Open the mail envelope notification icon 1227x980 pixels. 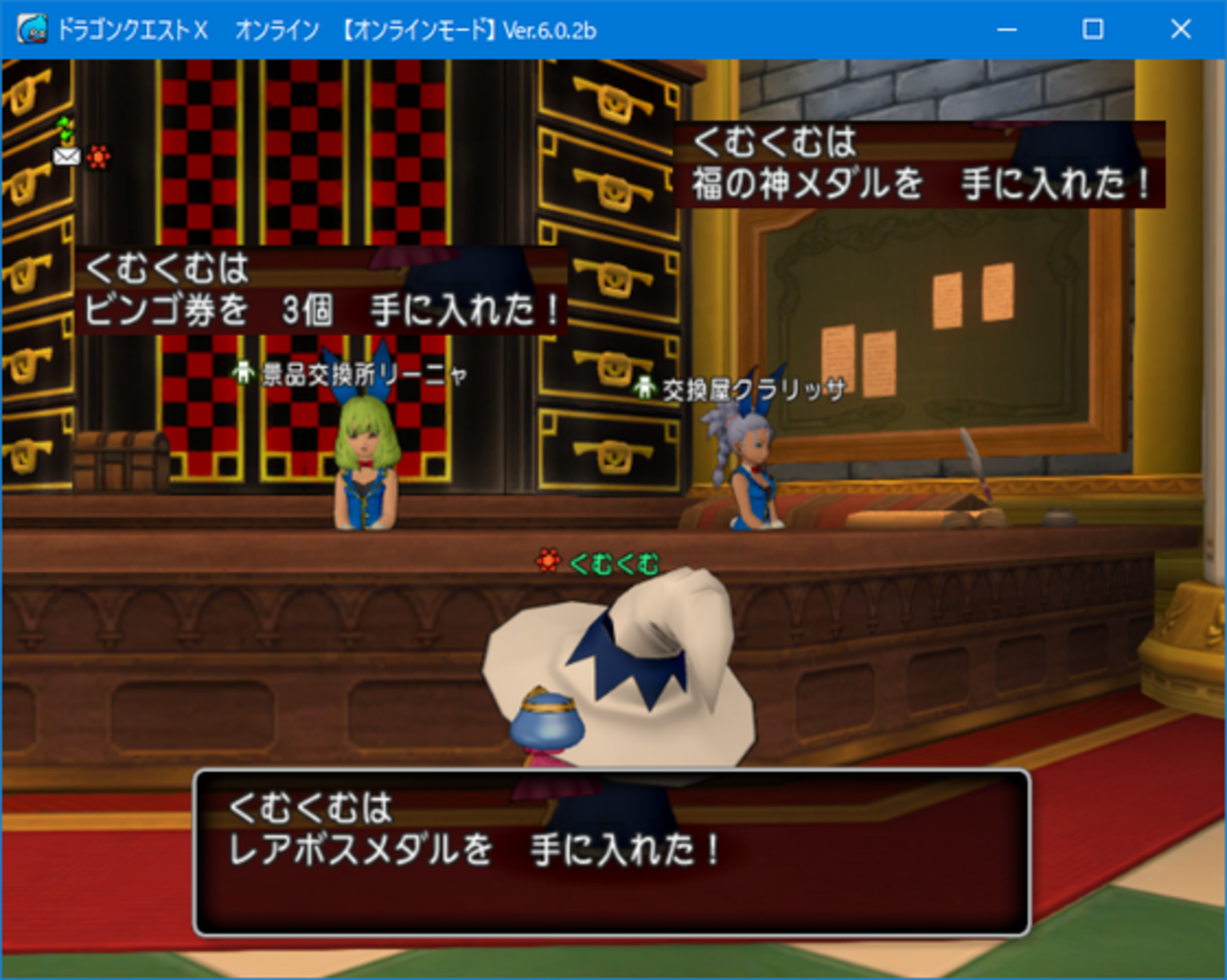pos(66,156)
